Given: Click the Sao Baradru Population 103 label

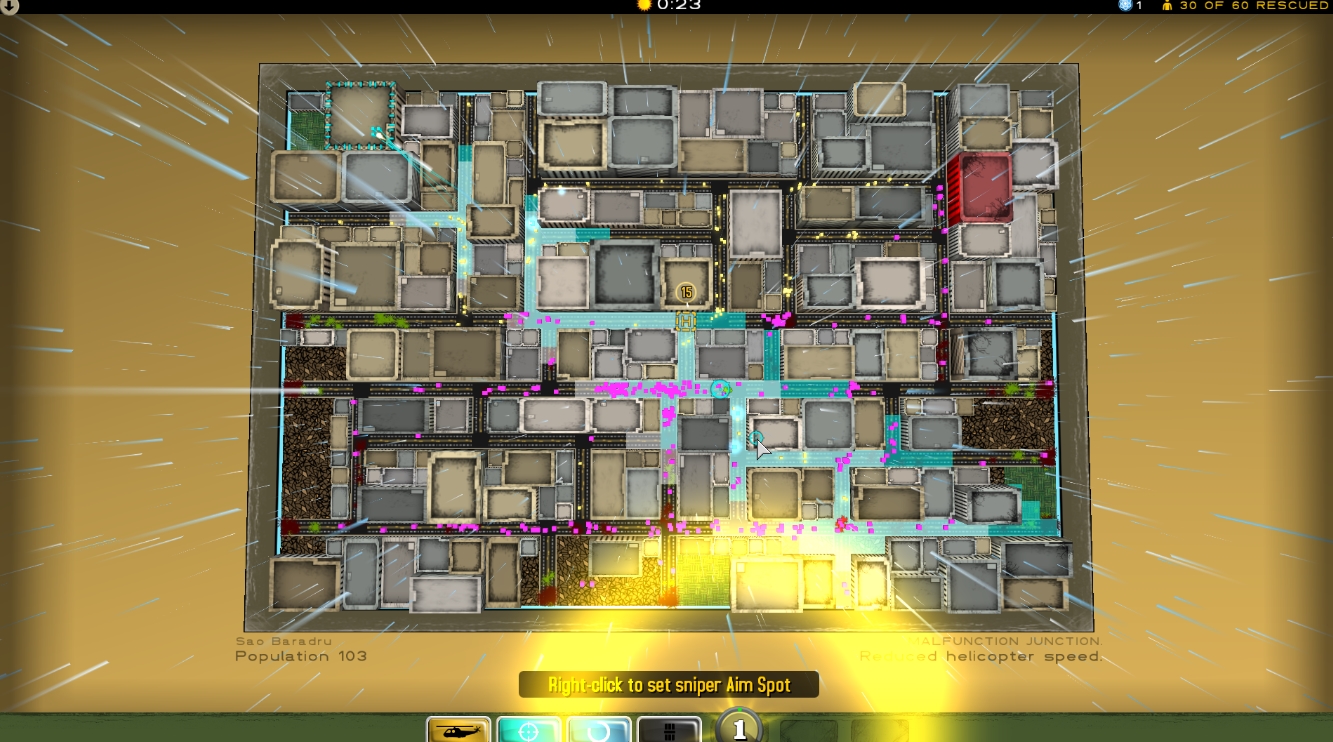Looking at the screenshot, I should pyautogui.click(x=300, y=648).
